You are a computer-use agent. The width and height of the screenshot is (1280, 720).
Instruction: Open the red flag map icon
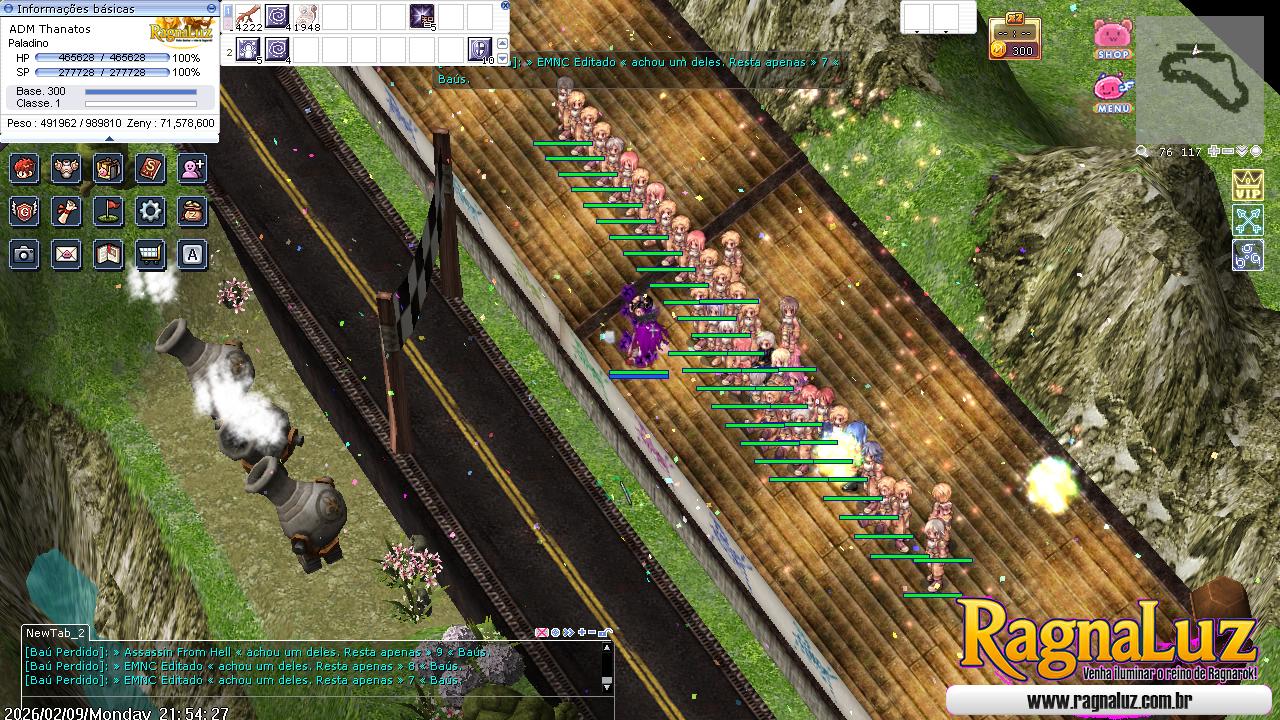click(109, 211)
